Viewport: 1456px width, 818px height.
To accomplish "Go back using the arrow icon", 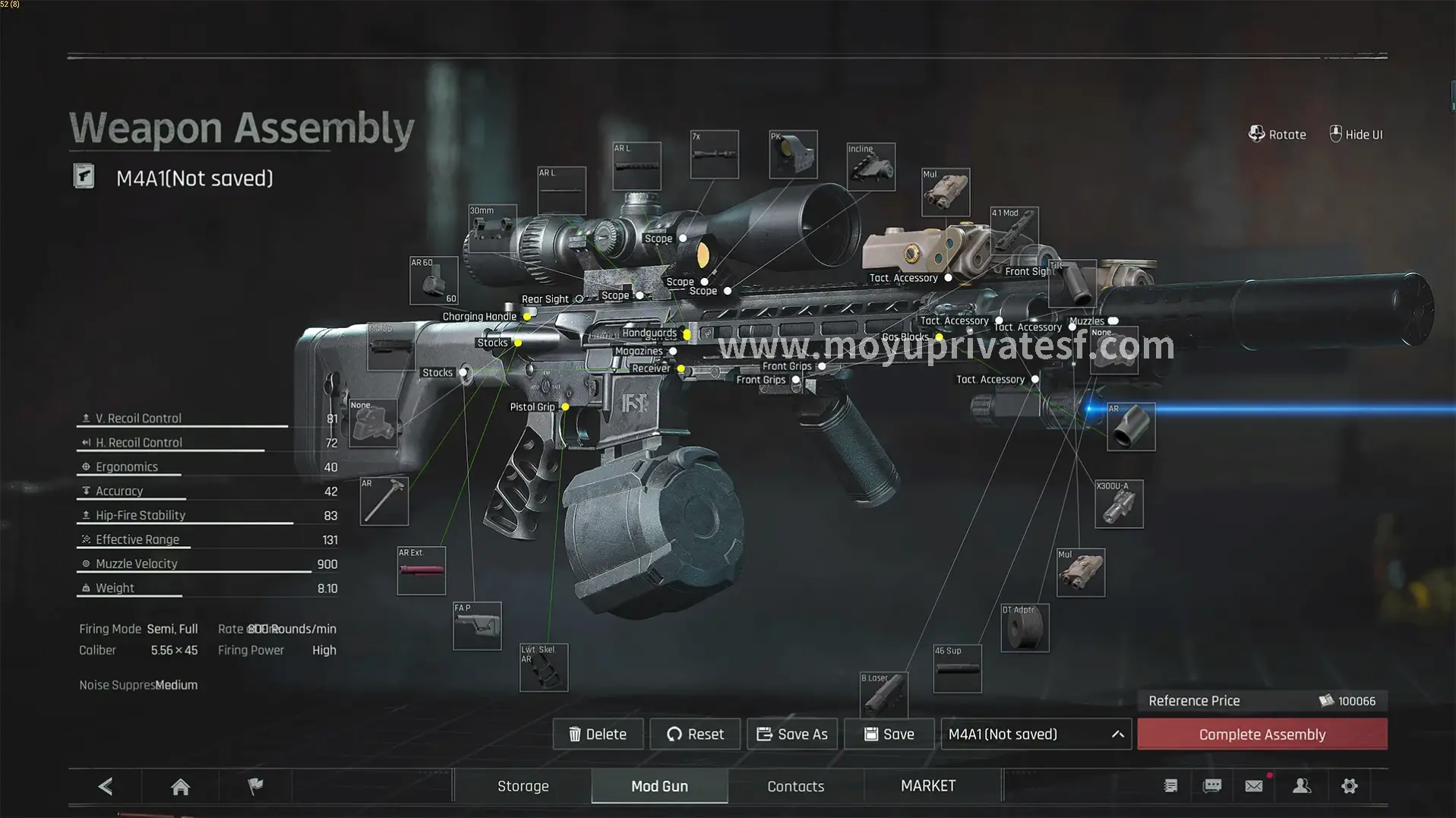I will [x=106, y=786].
